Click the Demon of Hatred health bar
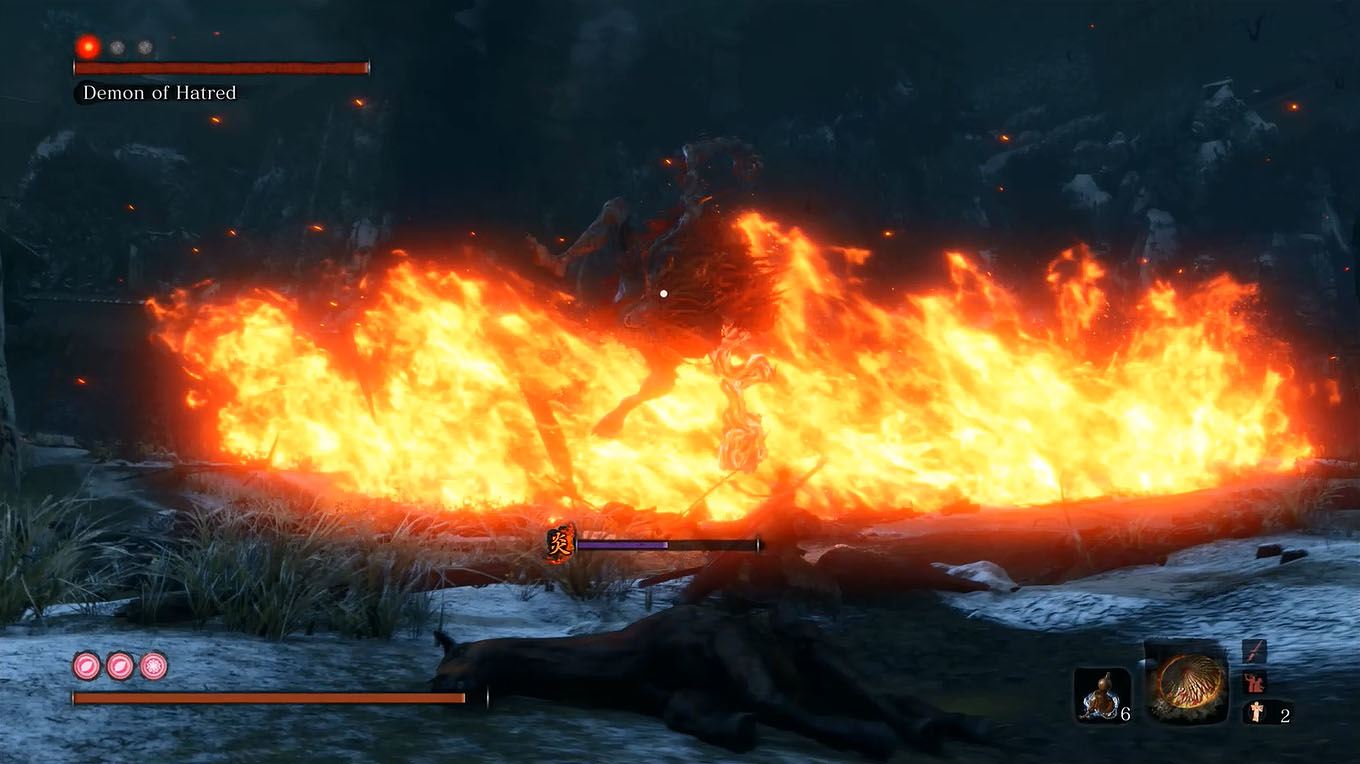This screenshot has height=764, width=1360. click(218, 68)
